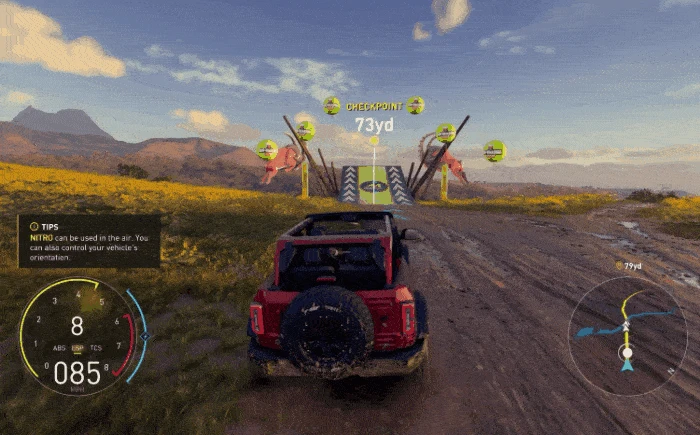The width and height of the screenshot is (700, 435).
Task: Click the waypoint distance icon above the minimap
Action: (x=619, y=266)
